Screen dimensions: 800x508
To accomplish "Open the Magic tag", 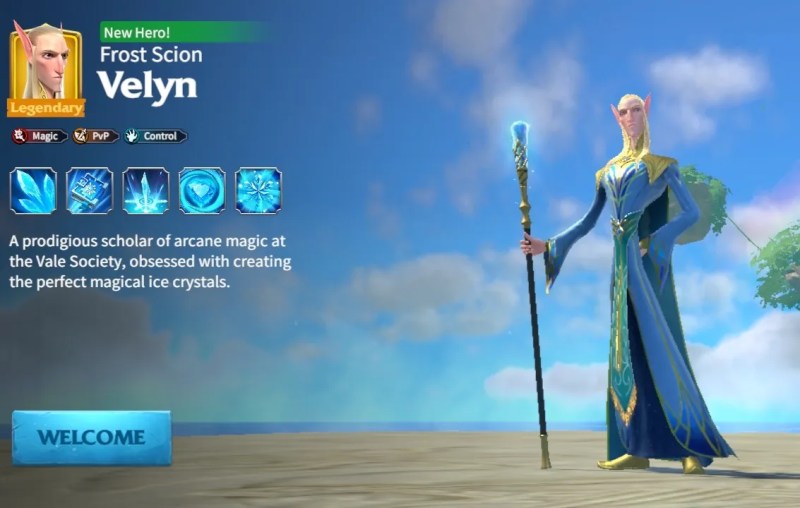I will click(40, 136).
